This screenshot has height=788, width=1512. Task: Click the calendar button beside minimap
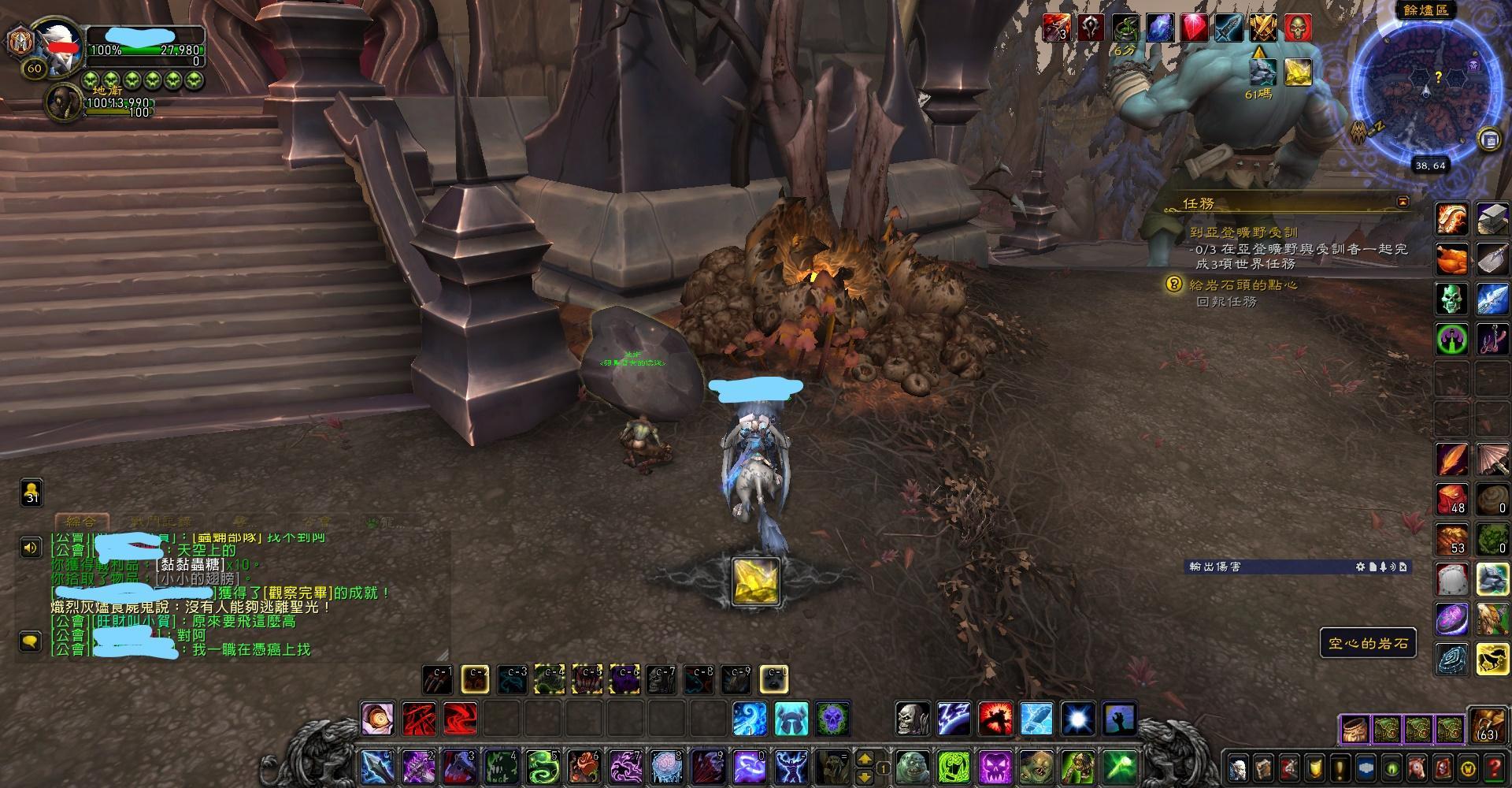tap(1488, 139)
